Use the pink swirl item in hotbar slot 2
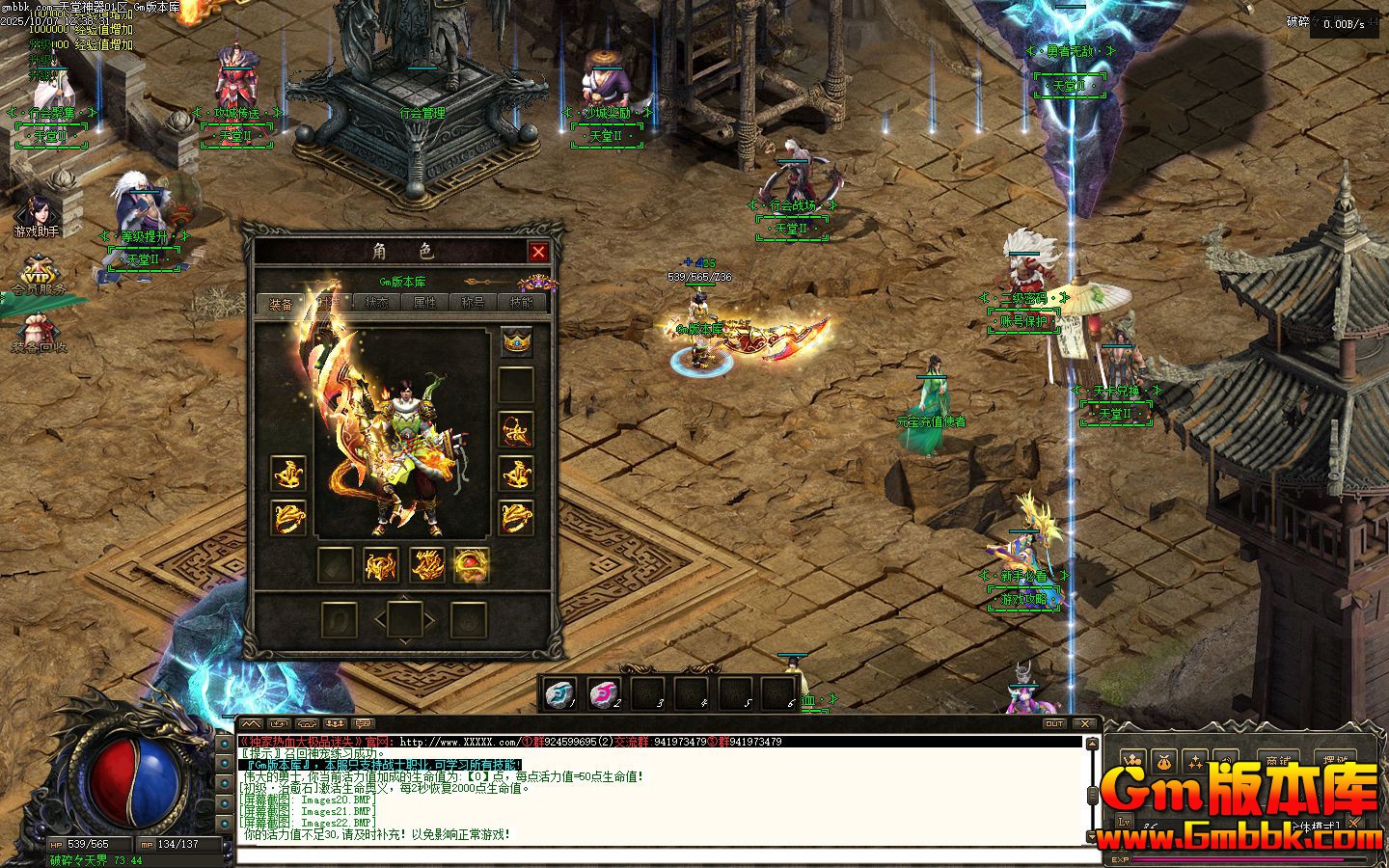The height and width of the screenshot is (868, 1389). point(604,692)
